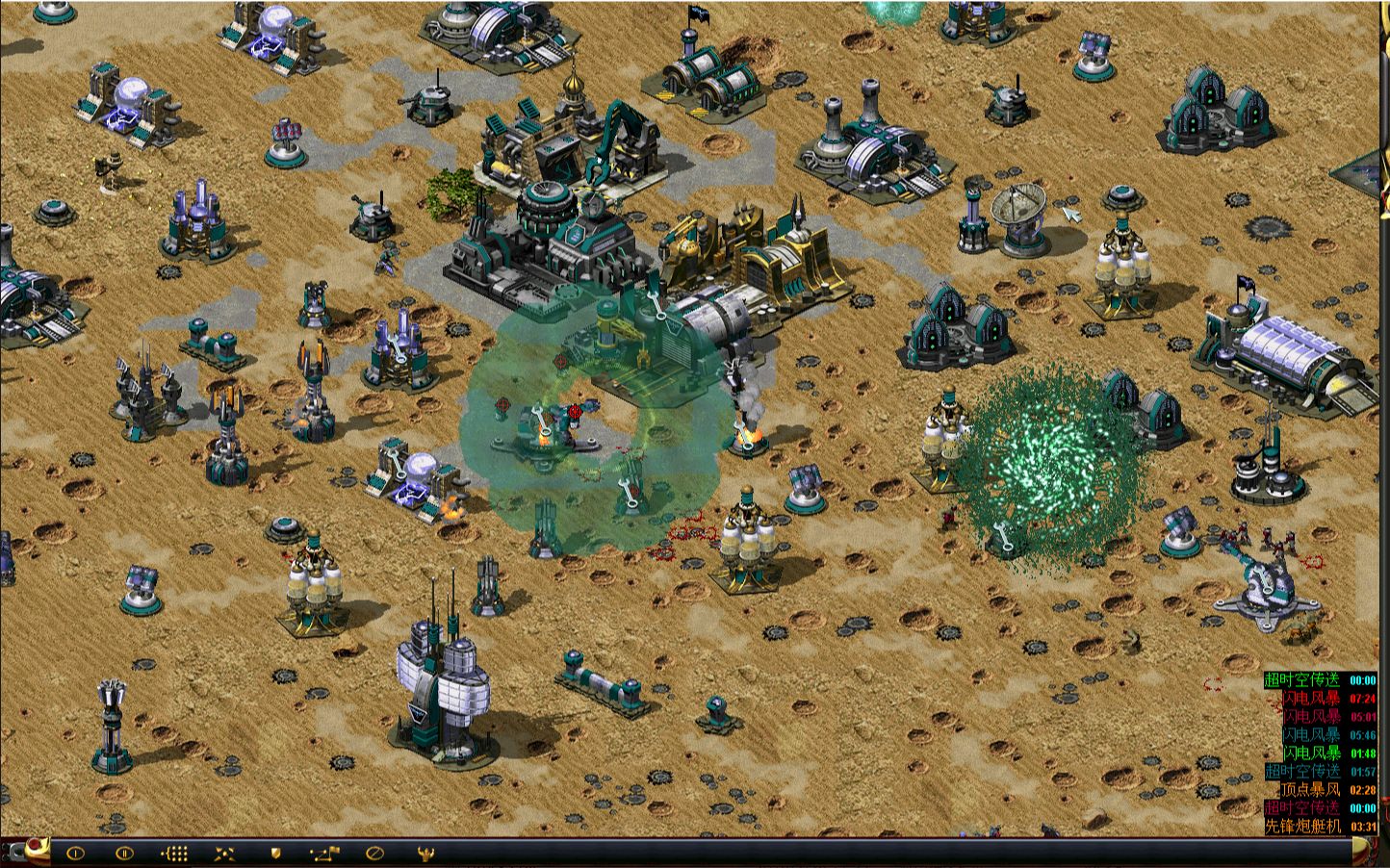Image resolution: width=1390 pixels, height=868 pixels.
Task: Select control group two on command bar
Action: 124,853
